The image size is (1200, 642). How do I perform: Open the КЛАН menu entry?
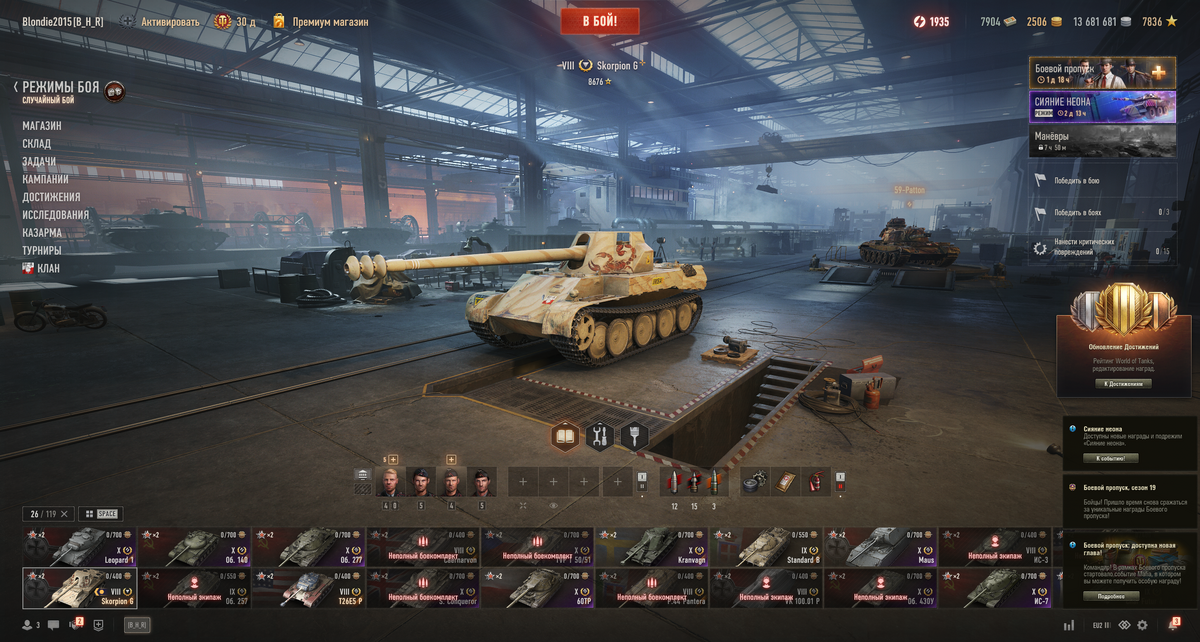tap(48, 268)
